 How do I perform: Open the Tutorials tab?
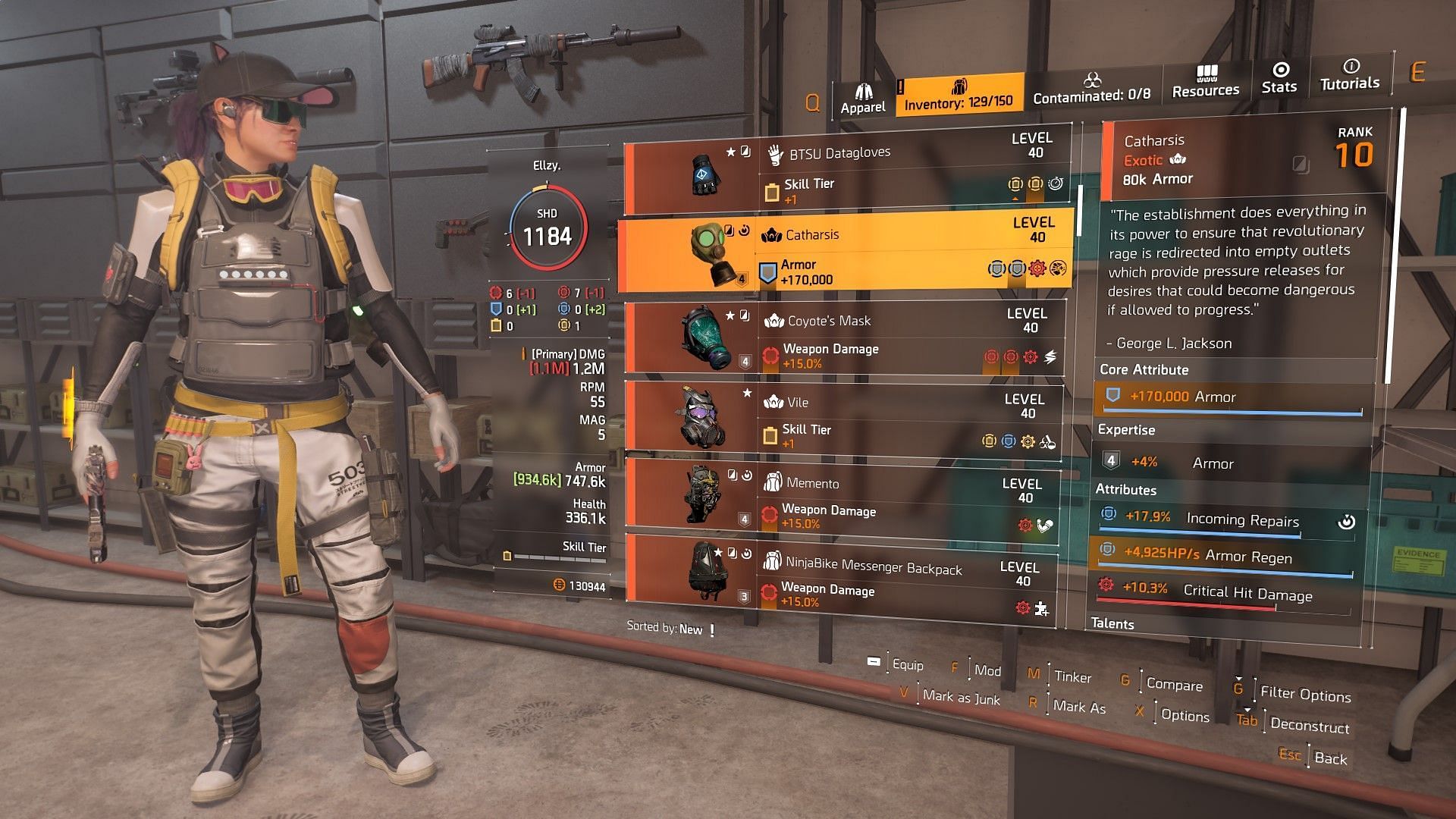click(x=1350, y=76)
